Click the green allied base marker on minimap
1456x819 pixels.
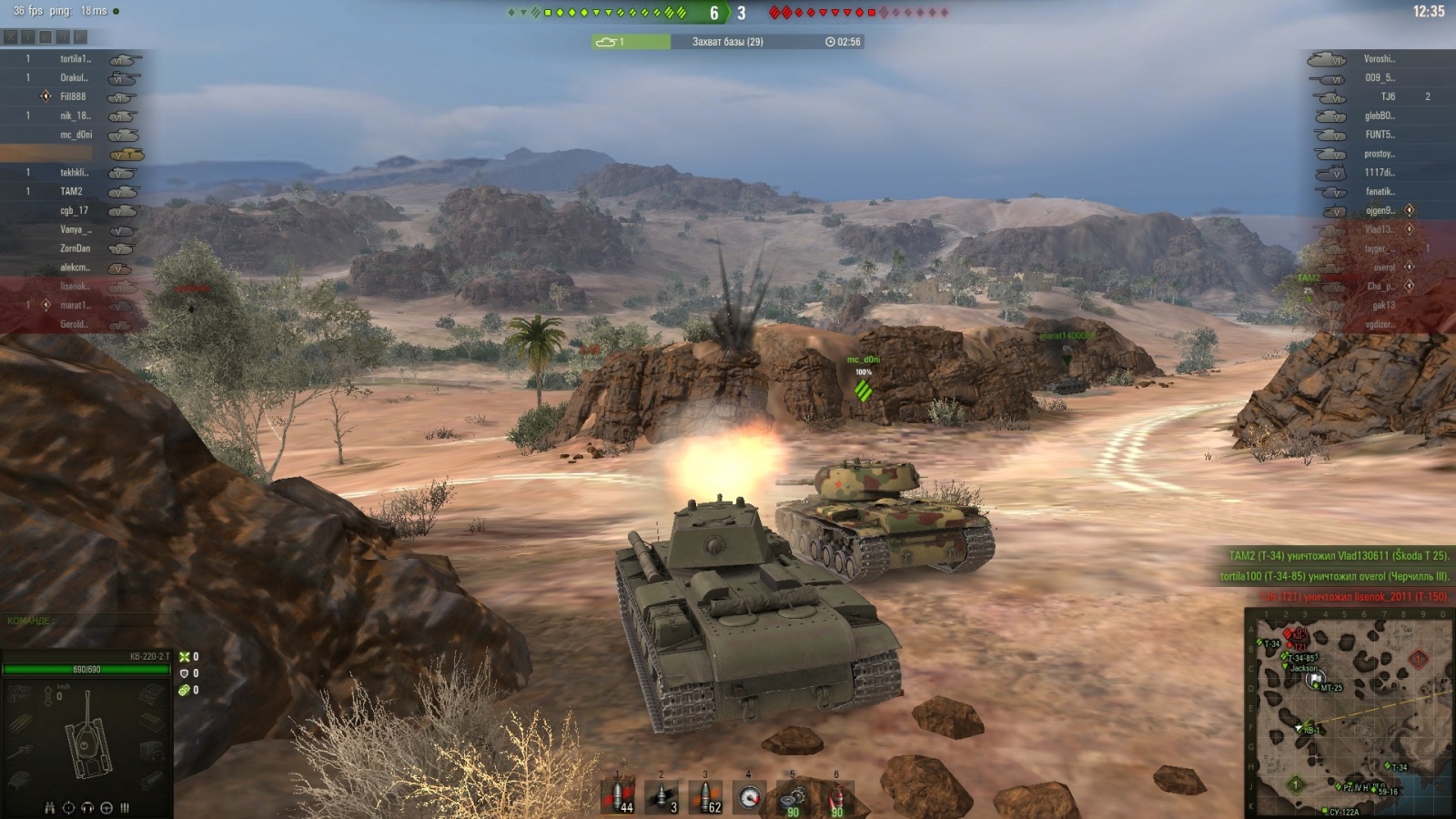tap(1296, 784)
